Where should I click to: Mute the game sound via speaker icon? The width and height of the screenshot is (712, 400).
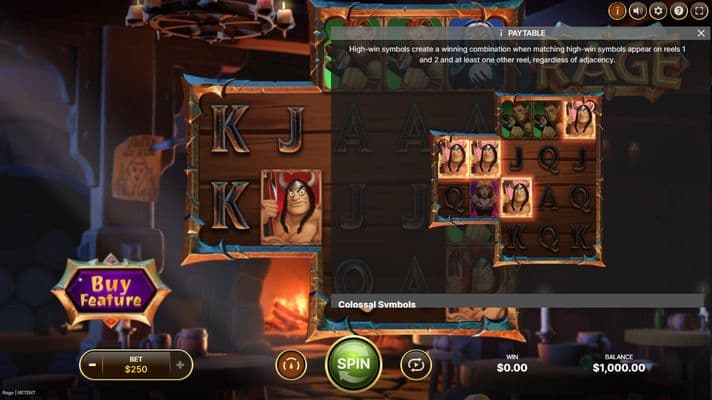point(637,12)
